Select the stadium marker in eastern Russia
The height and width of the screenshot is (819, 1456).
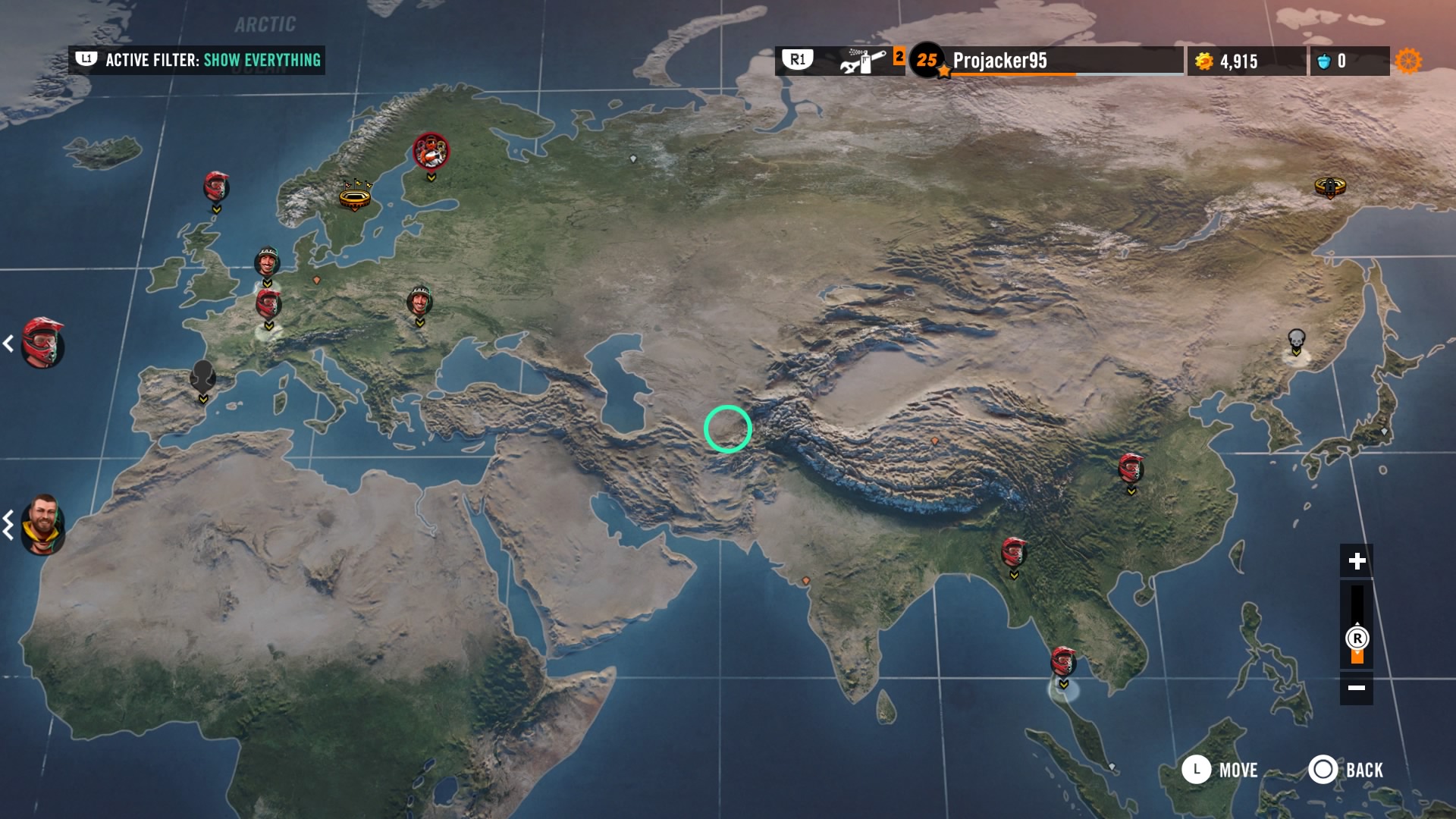point(1329,186)
